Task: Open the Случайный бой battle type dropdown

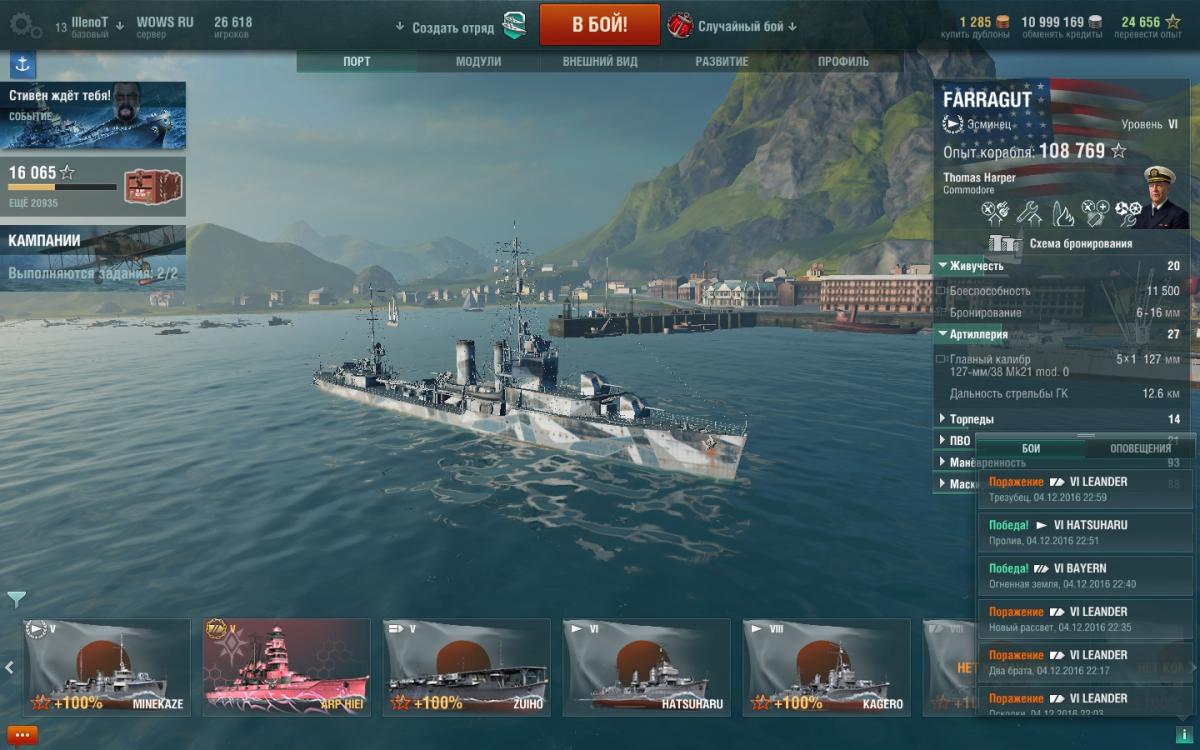Action: point(747,26)
